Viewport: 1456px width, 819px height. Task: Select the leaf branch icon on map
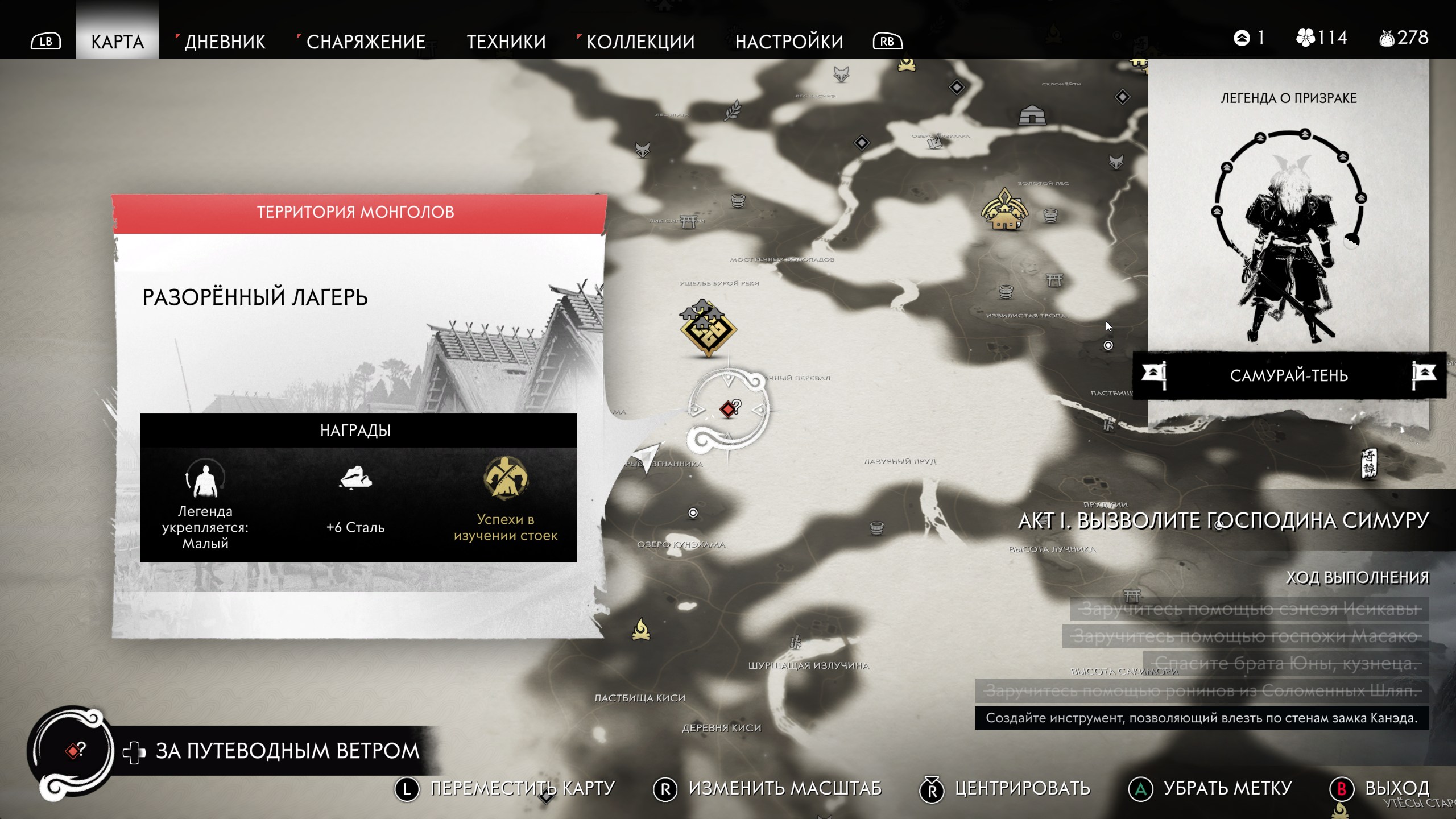(733, 110)
